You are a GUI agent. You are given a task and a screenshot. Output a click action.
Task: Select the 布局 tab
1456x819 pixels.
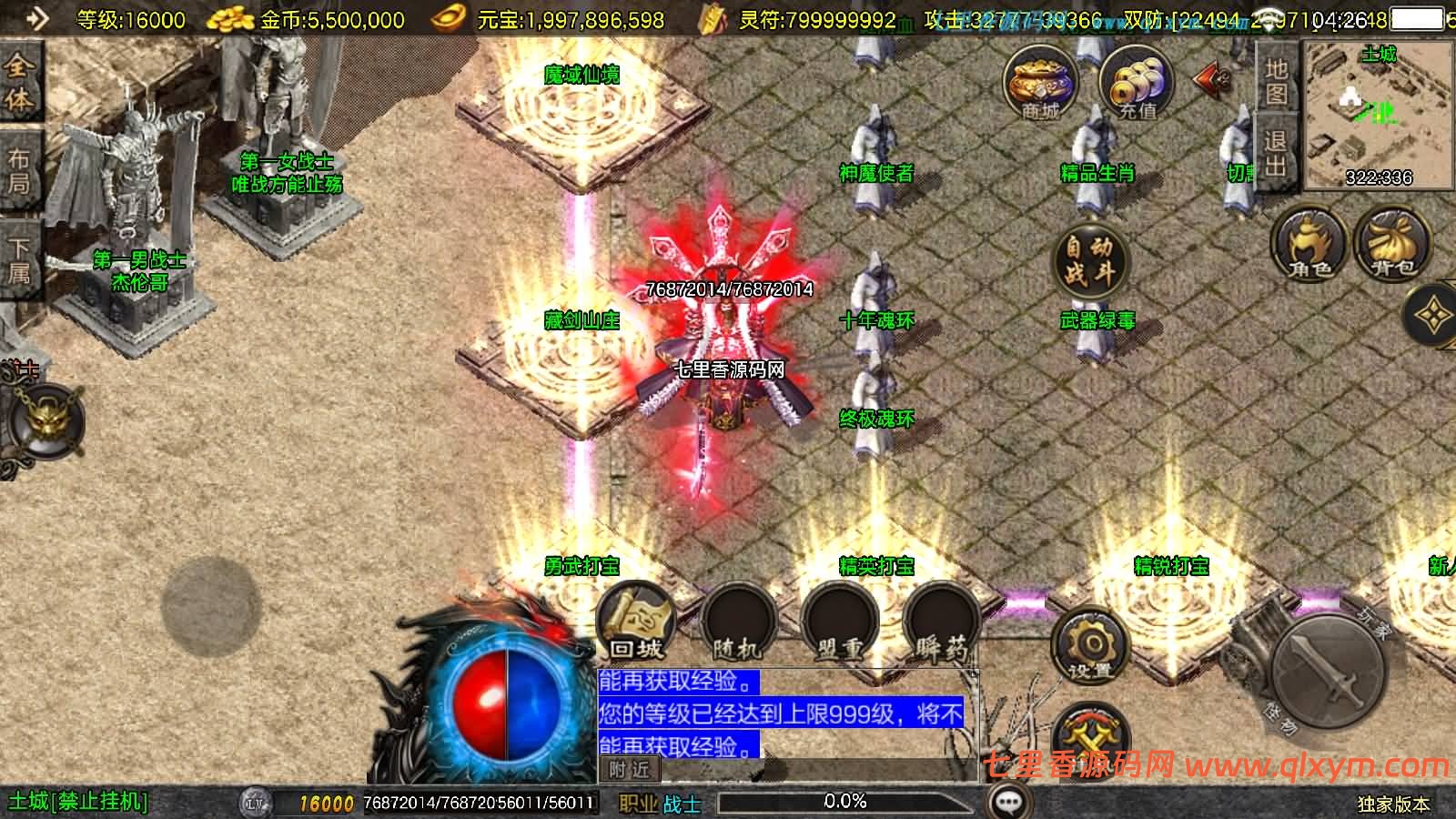(19, 171)
